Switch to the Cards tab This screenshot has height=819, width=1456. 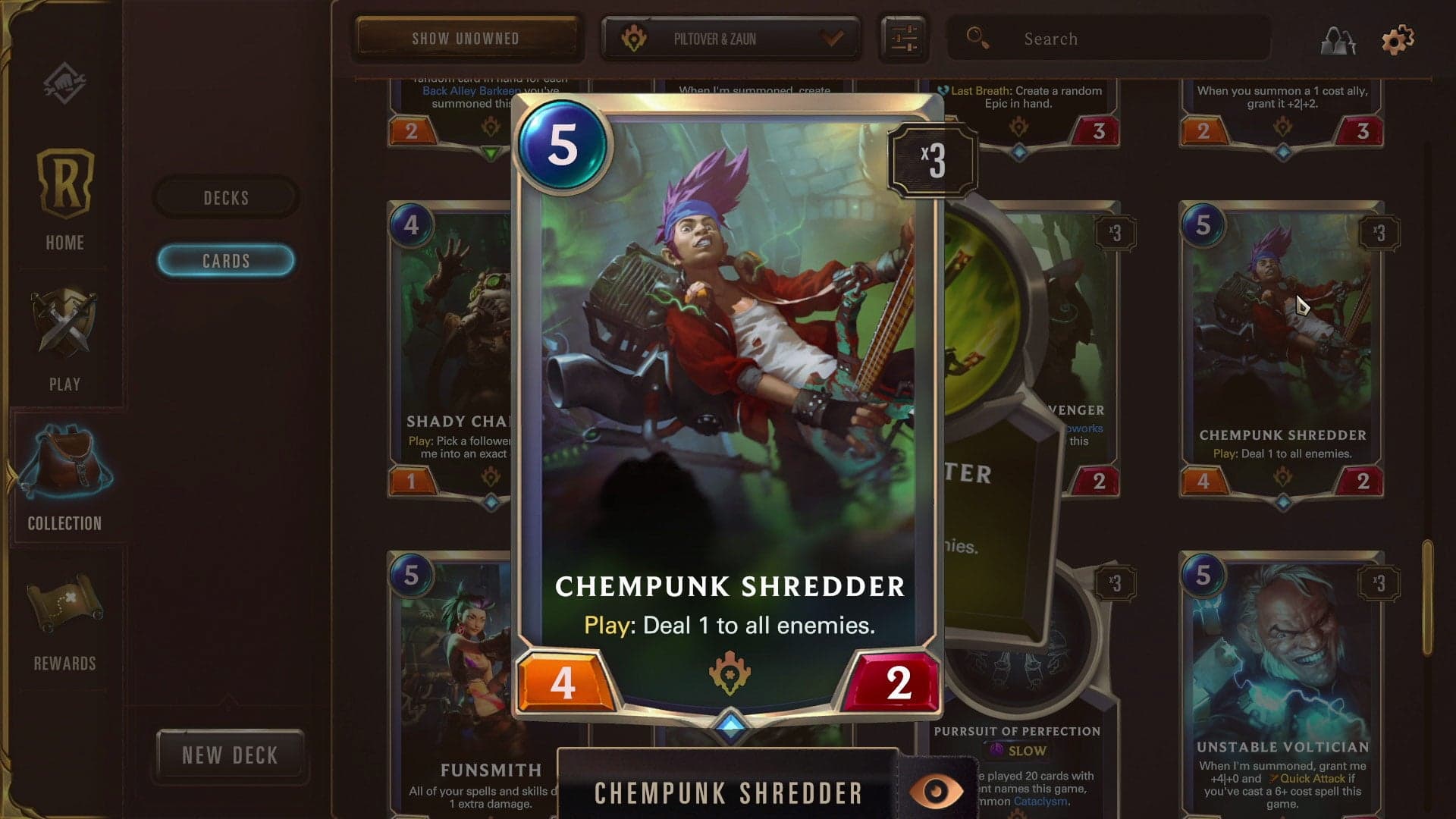(x=224, y=261)
